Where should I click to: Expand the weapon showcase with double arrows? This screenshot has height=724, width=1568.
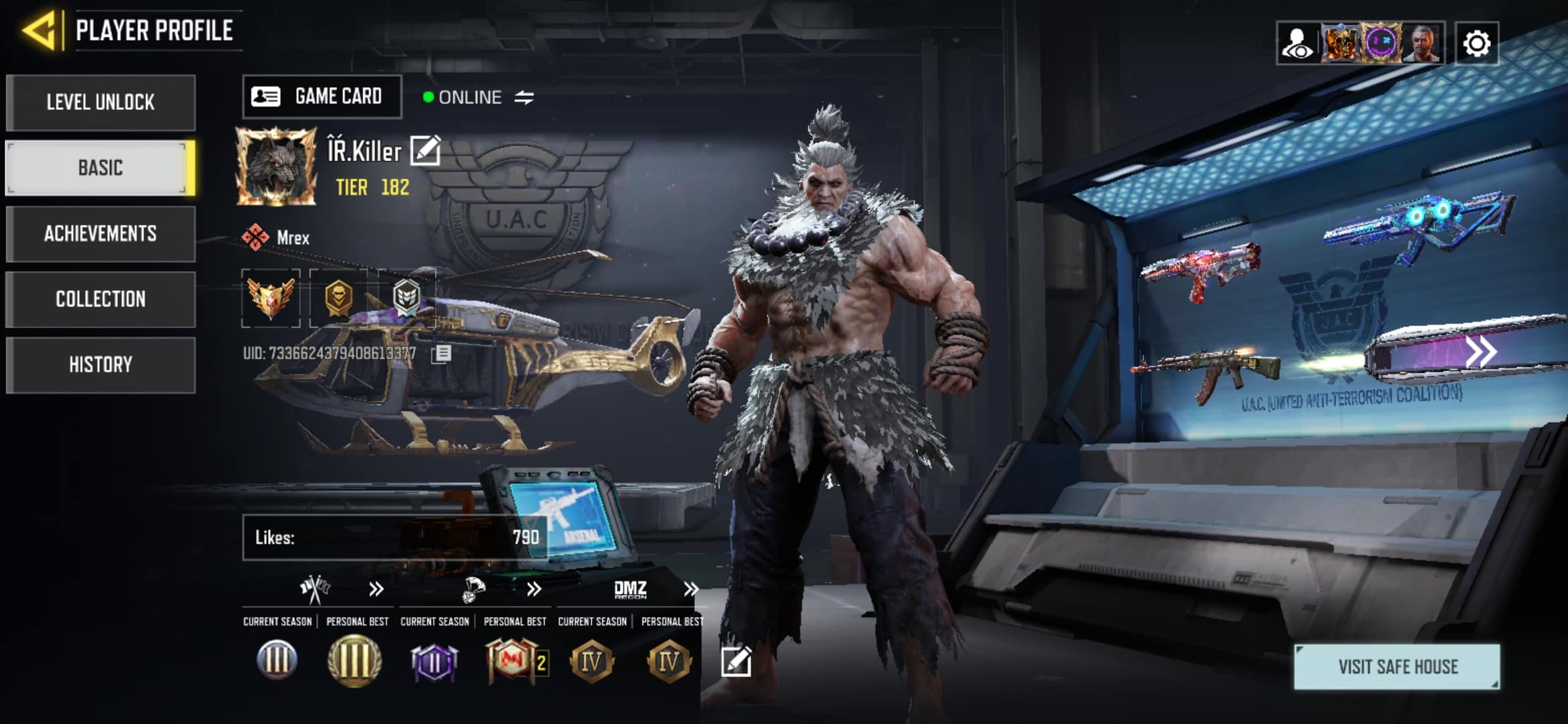click(x=1481, y=351)
